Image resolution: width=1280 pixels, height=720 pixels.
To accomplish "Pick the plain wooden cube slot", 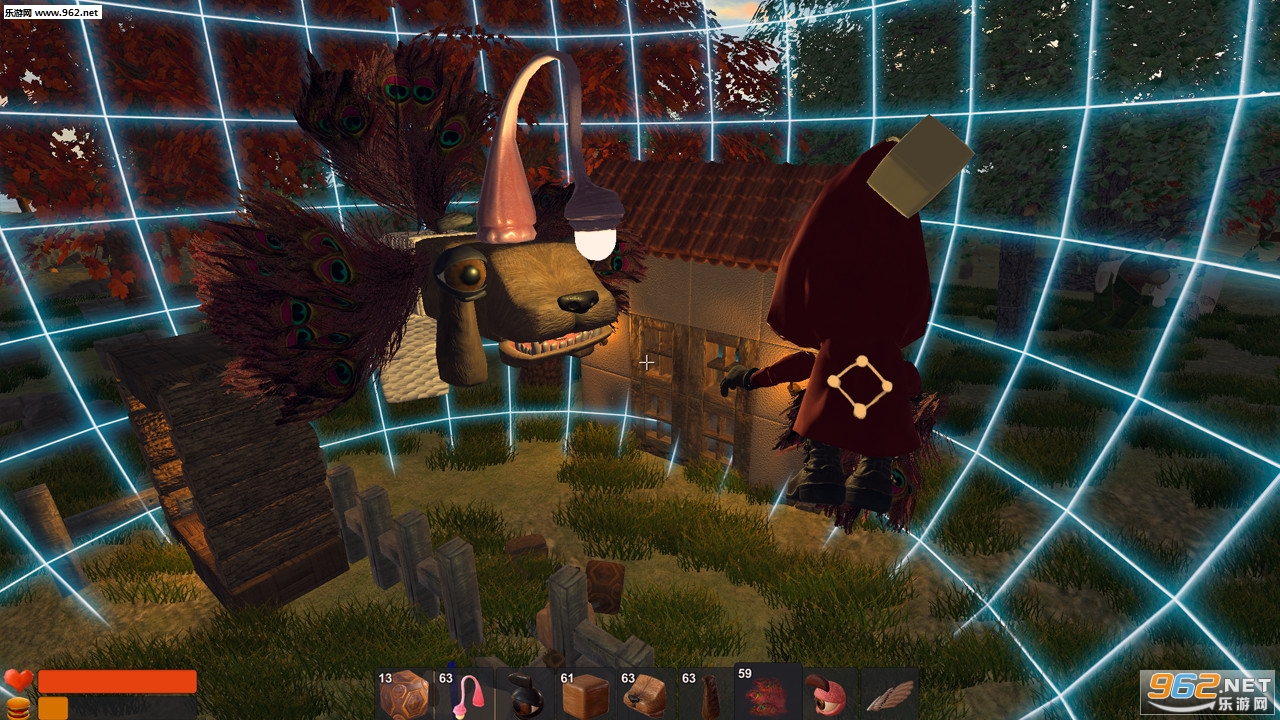I will 585,693.
